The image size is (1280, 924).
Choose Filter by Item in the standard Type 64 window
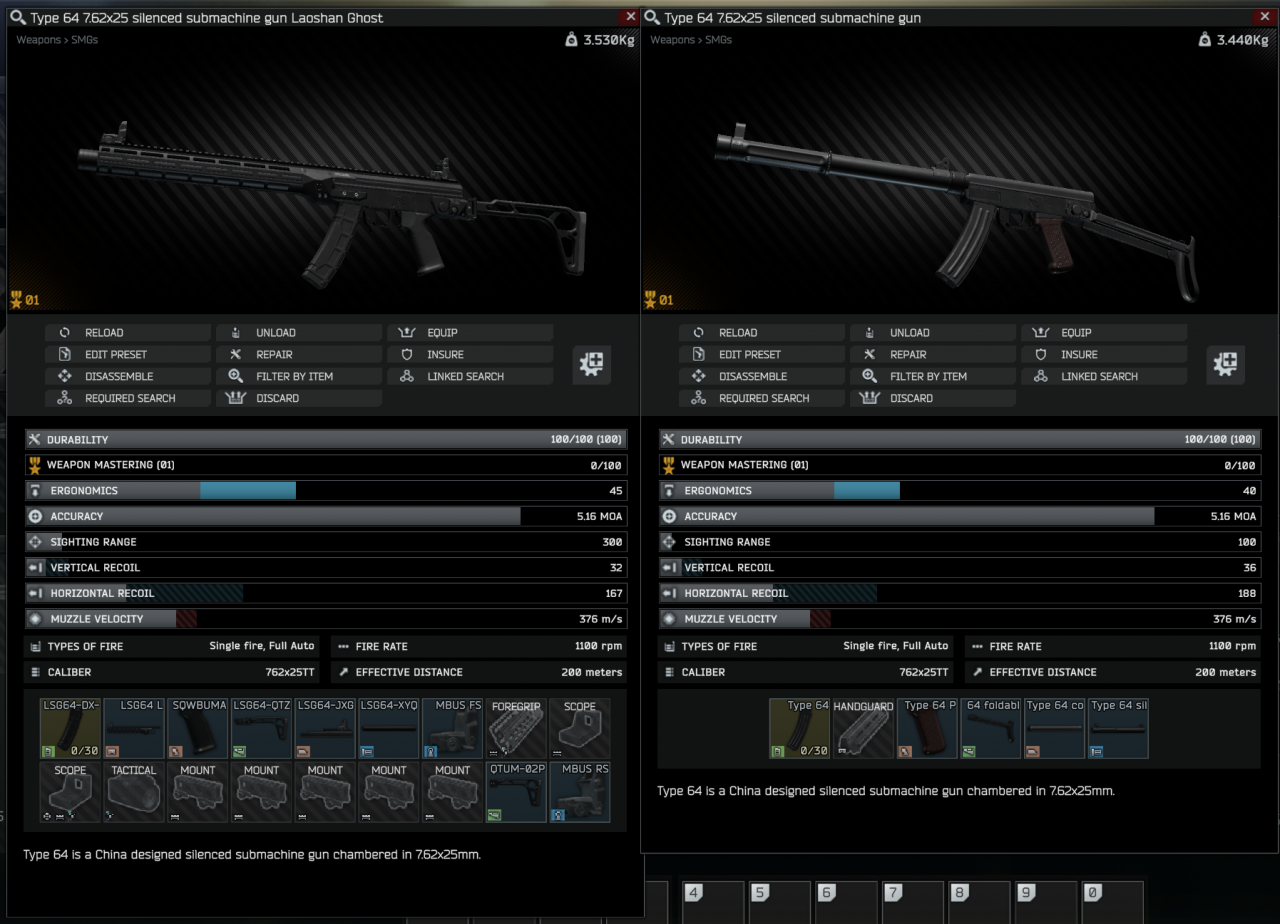[x=927, y=376]
